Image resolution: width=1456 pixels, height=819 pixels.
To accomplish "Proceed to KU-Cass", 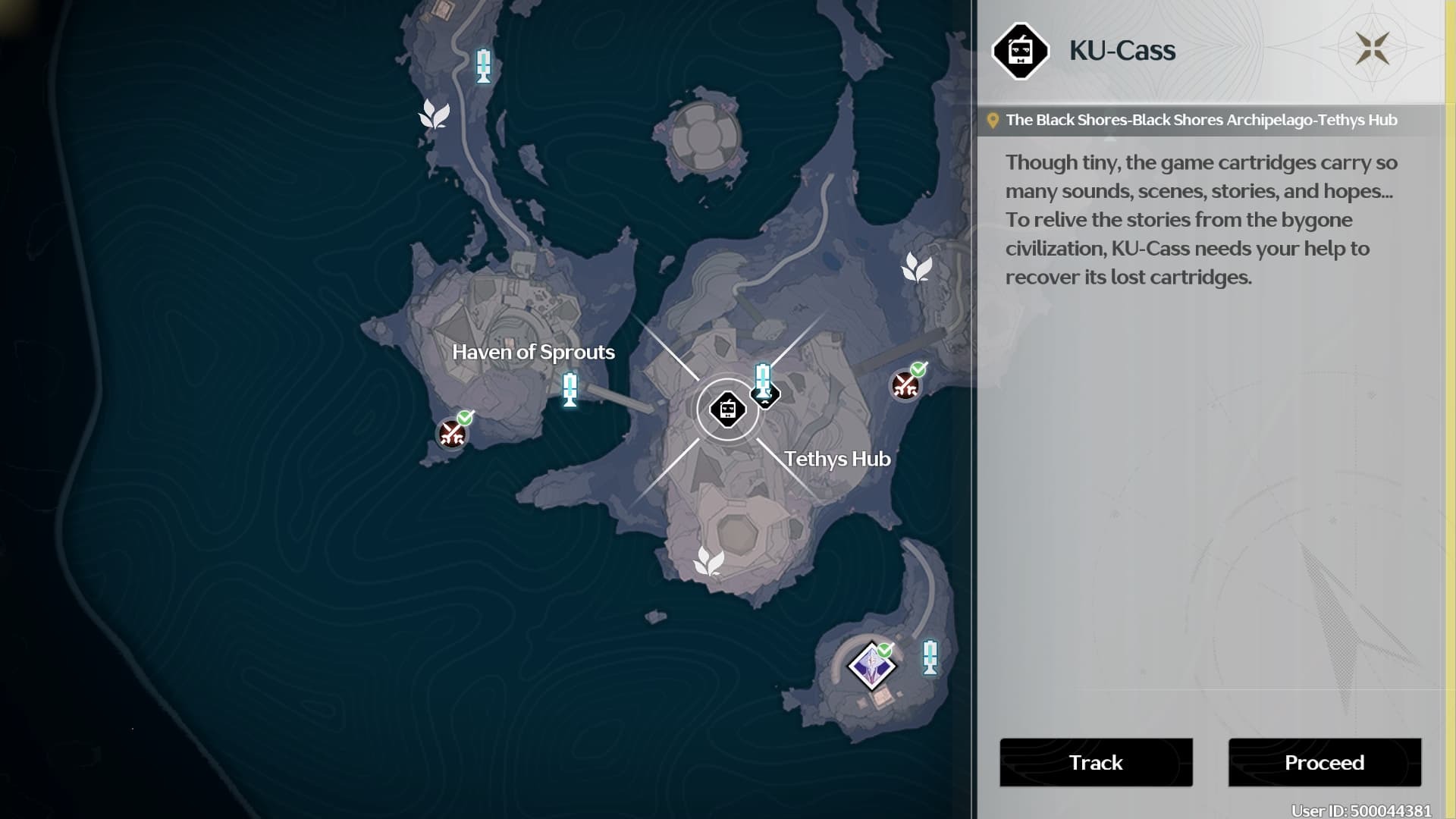I will click(x=1324, y=762).
